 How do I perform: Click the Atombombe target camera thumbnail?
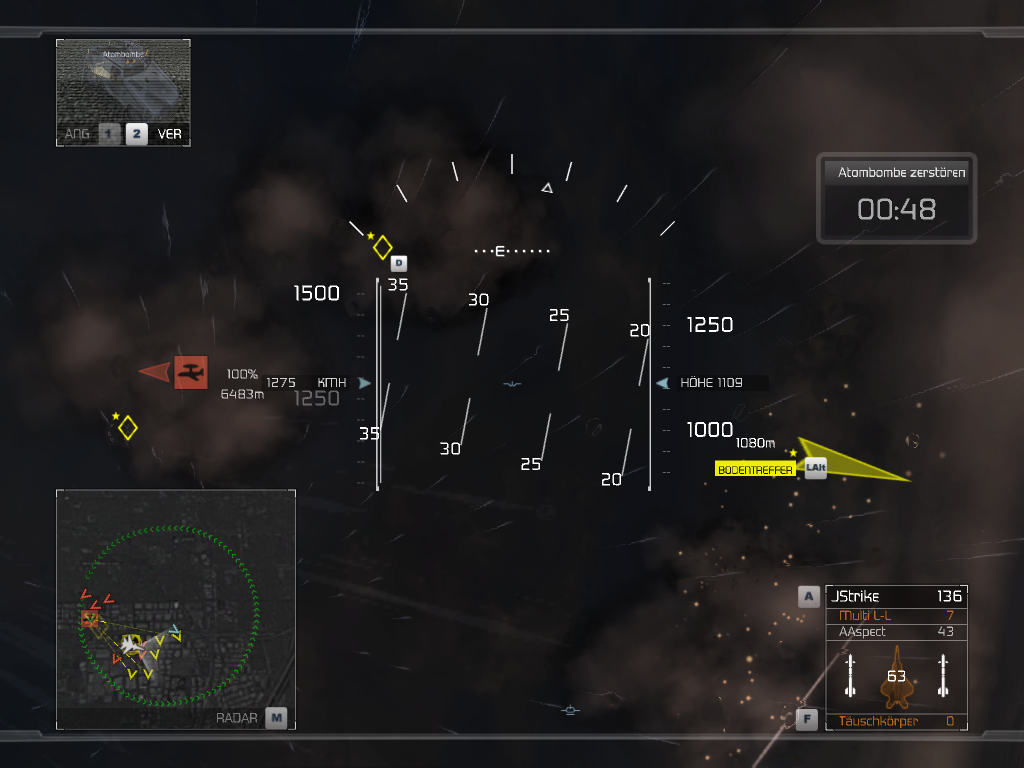(123, 80)
